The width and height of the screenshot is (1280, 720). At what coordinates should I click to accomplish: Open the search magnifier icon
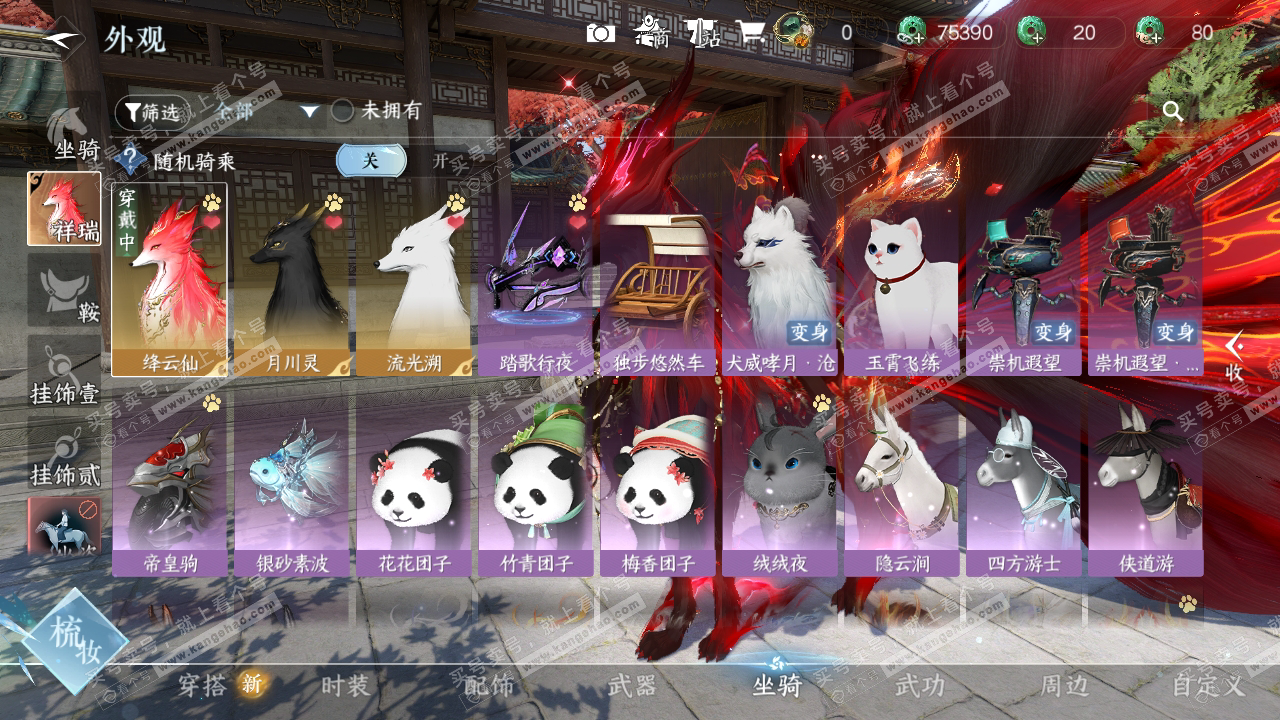click(x=1173, y=111)
